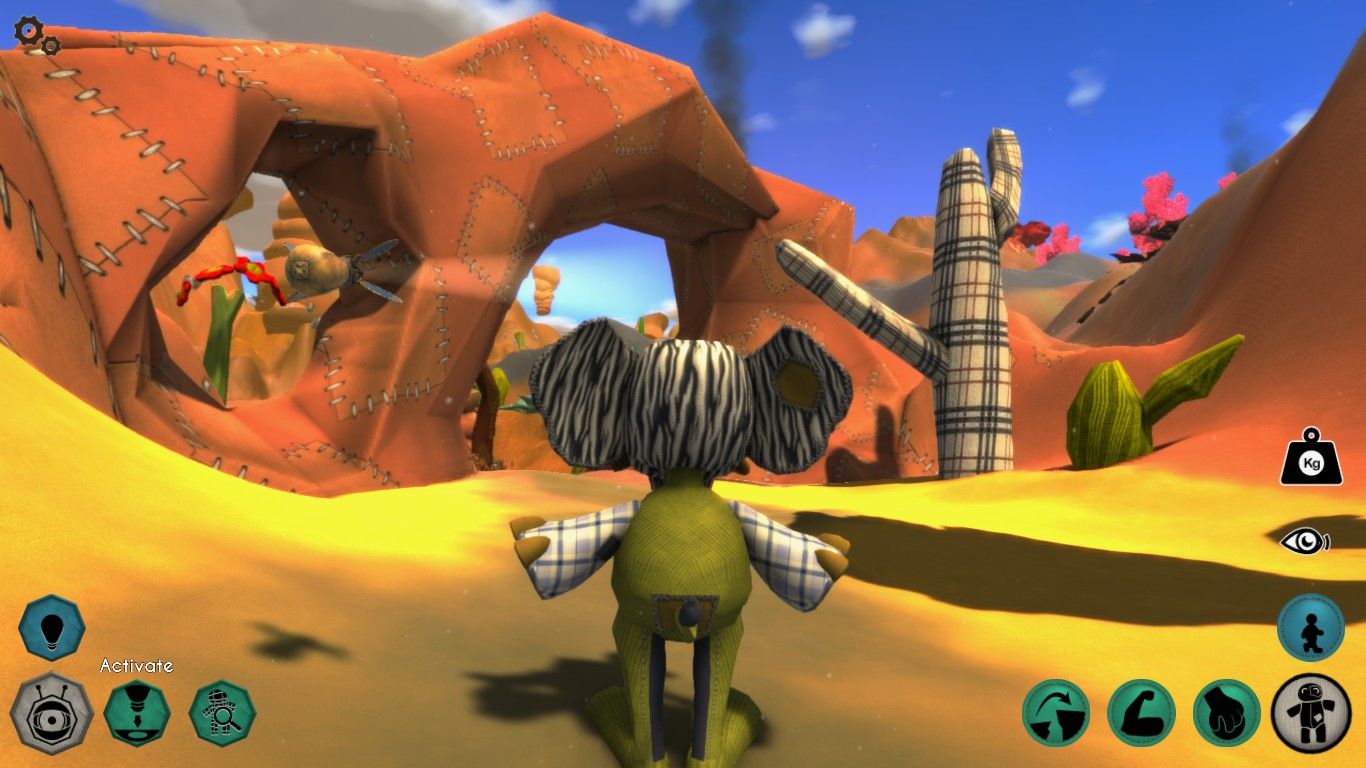Open the character inspection magnifier icon
The height and width of the screenshot is (768, 1366).
[x=222, y=713]
